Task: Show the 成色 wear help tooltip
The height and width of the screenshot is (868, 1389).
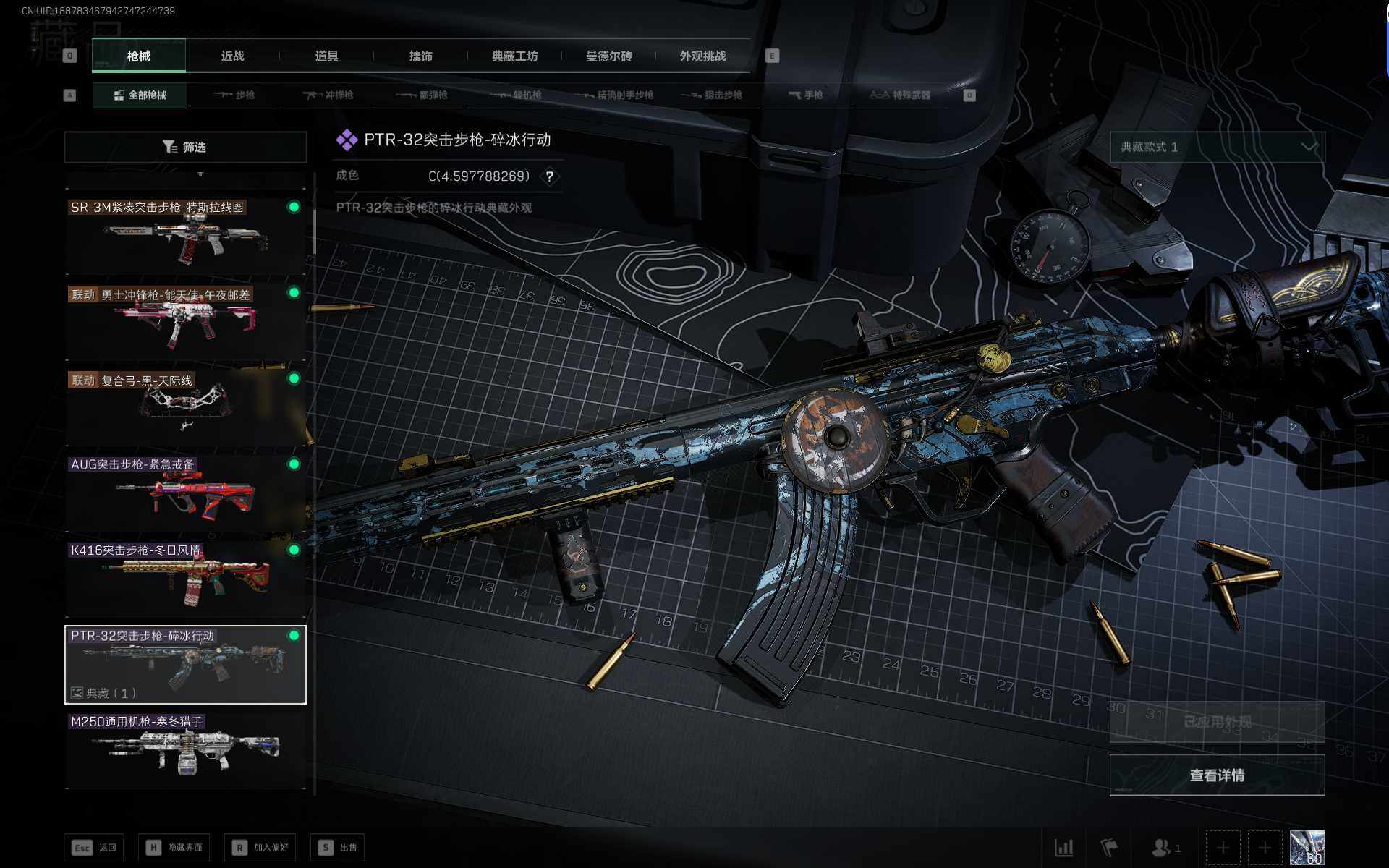Action: [x=550, y=176]
